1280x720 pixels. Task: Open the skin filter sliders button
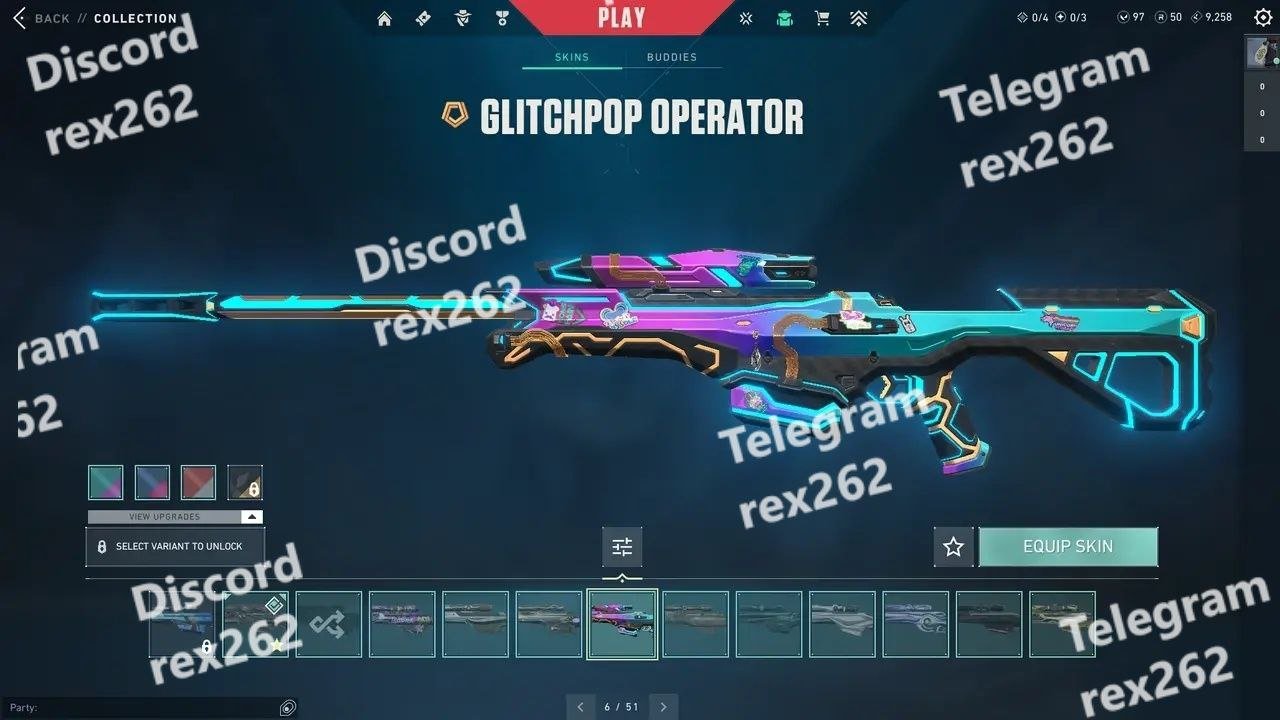tap(622, 547)
